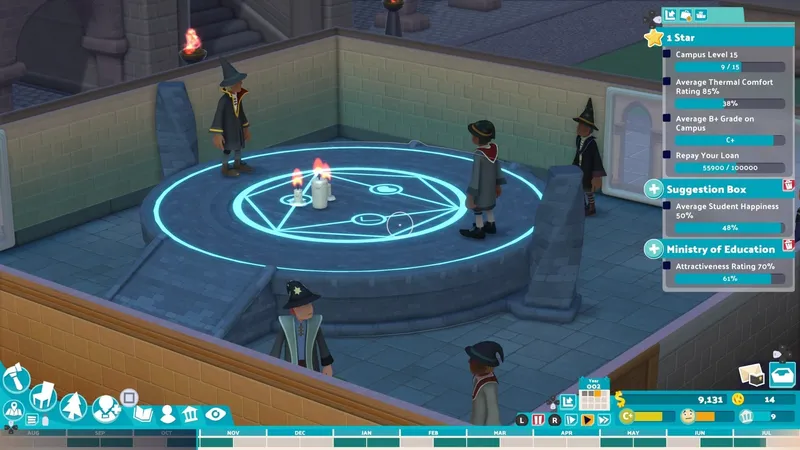Image resolution: width=800 pixels, height=450 pixels.
Task: Toggle the eye visualisation overlay
Action: coord(215,414)
